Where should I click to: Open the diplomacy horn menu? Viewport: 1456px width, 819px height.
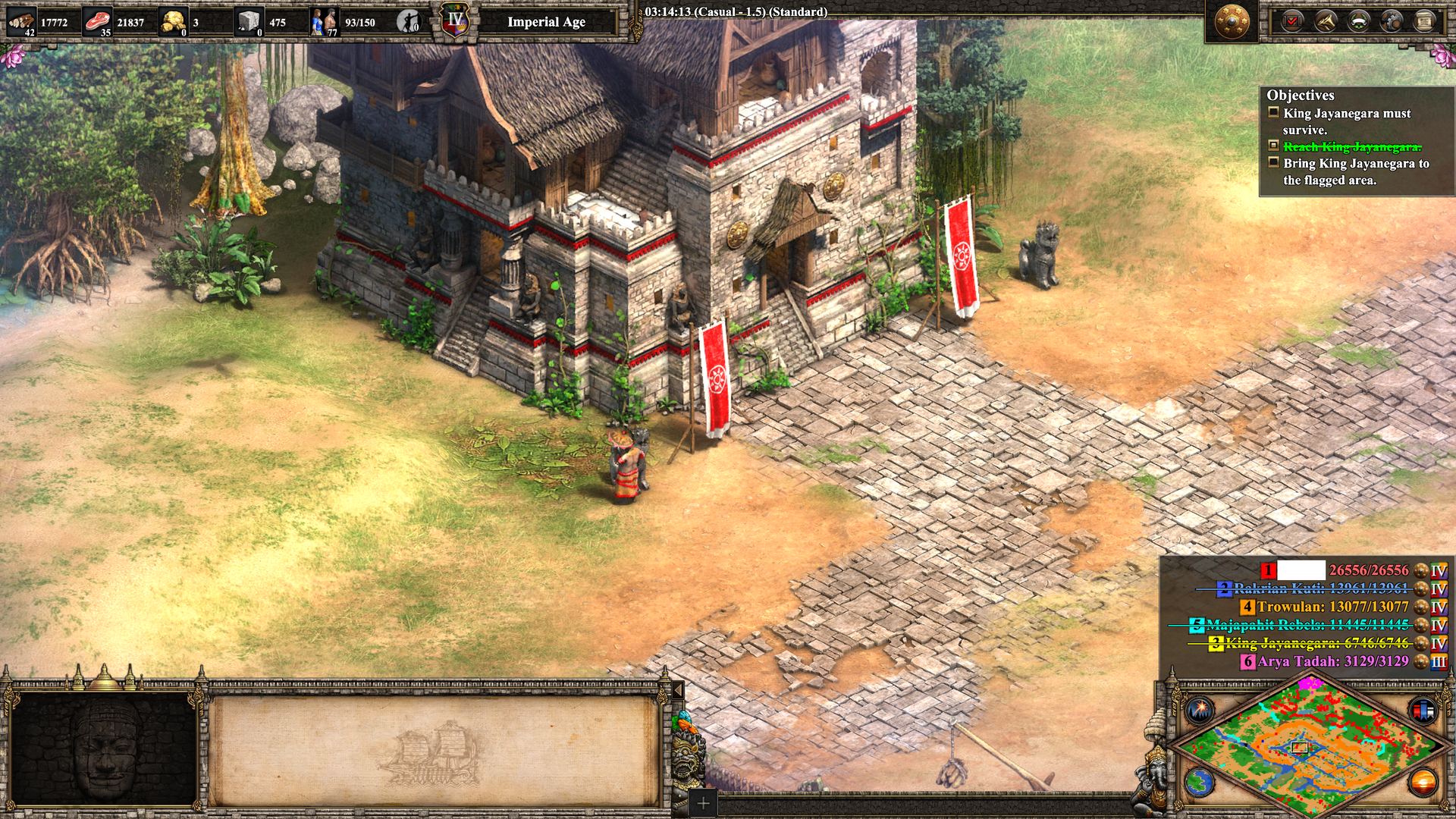[1326, 21]
